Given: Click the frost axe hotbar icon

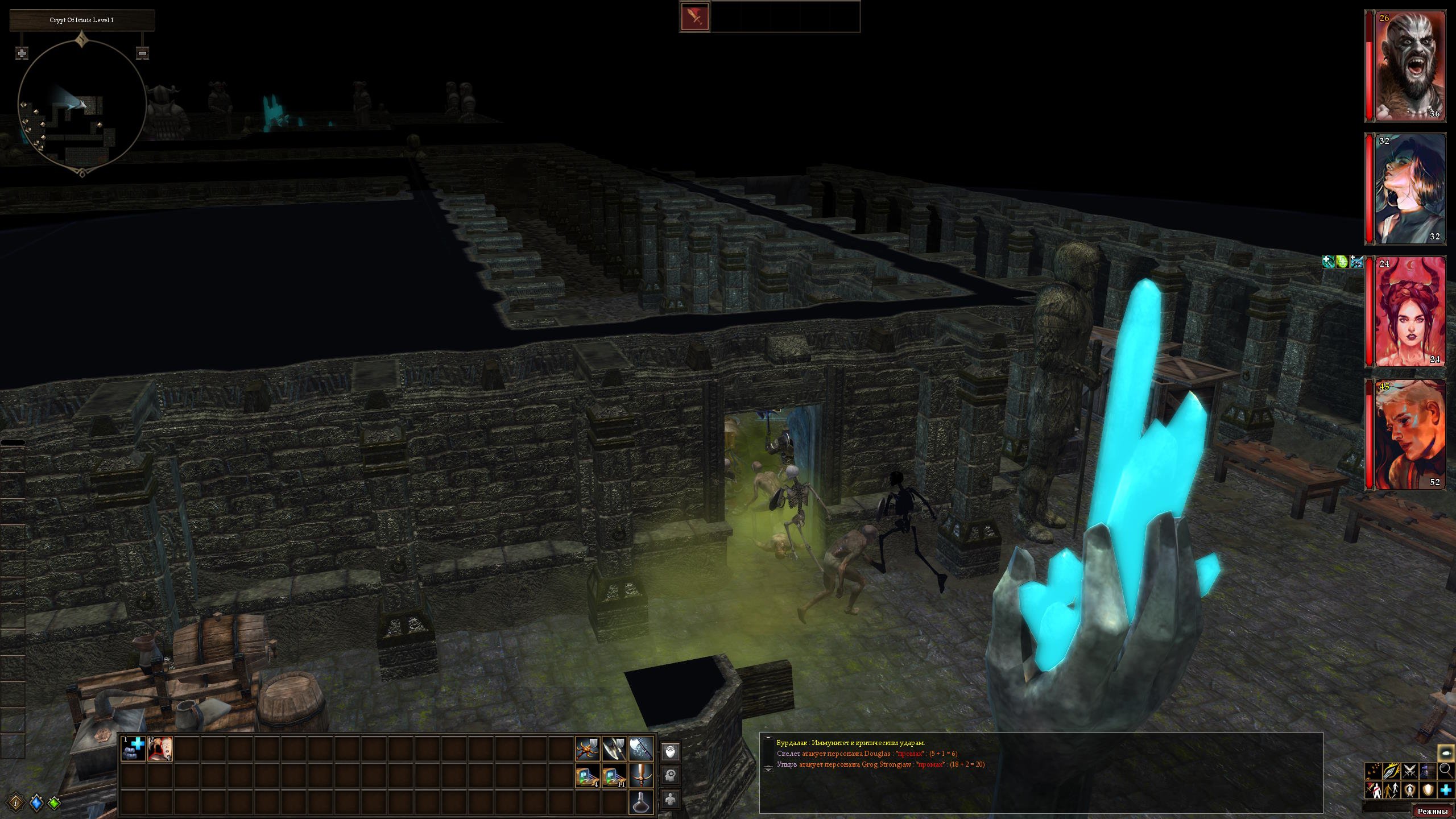Looking at the screenshot, I should point(641,749).
